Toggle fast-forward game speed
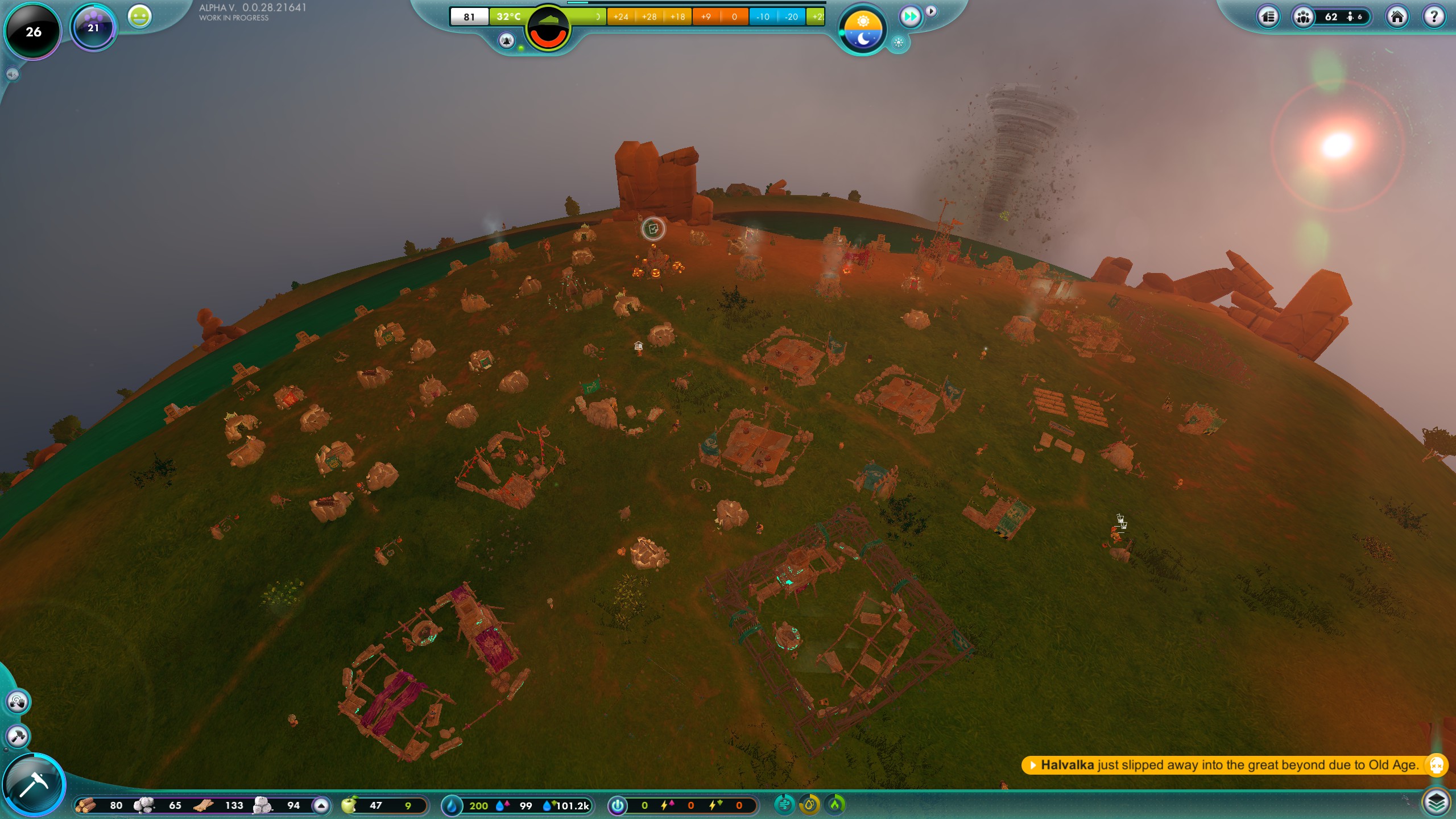This screenshot has height=819, width=1456. click(911, 16)
